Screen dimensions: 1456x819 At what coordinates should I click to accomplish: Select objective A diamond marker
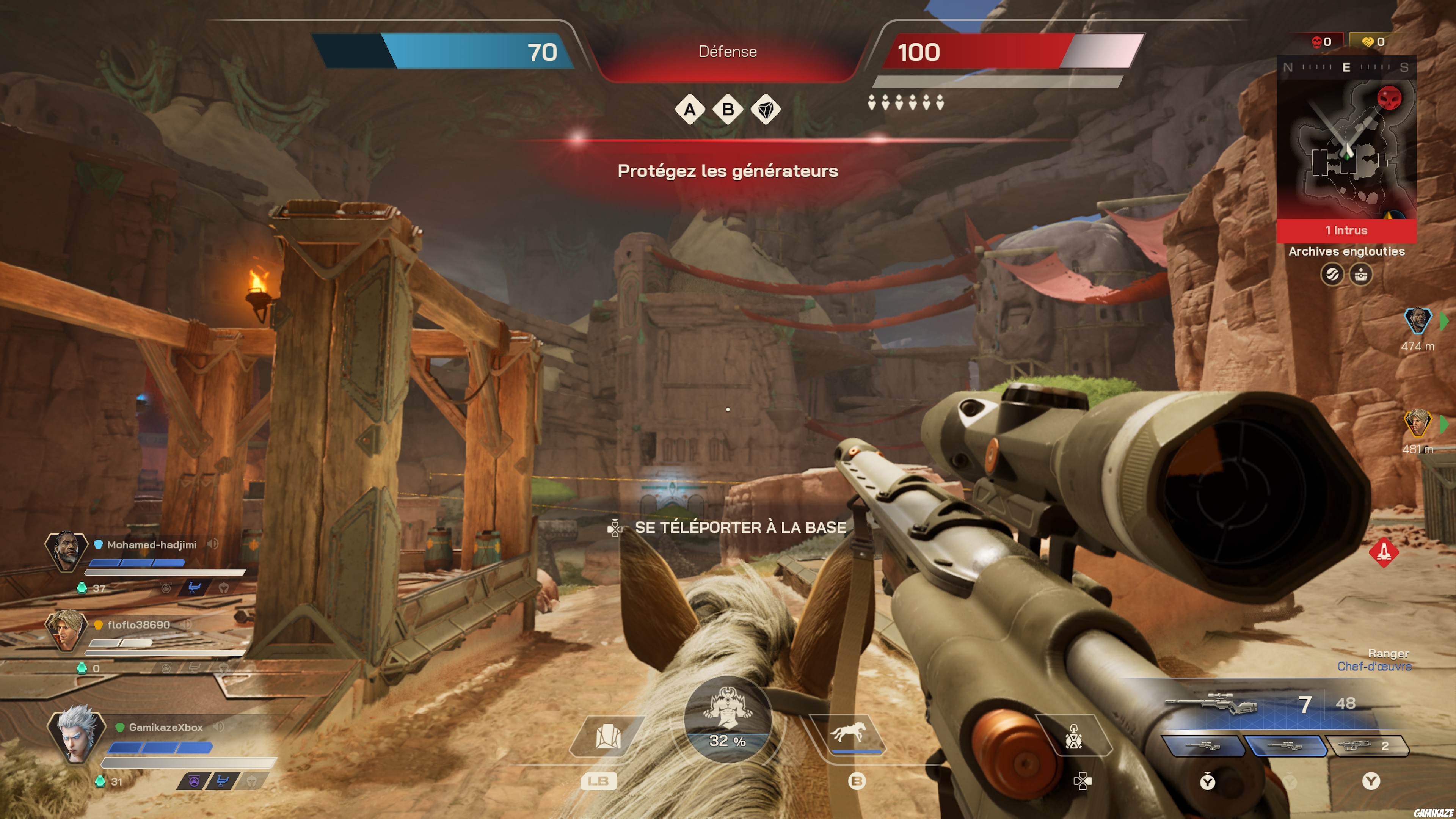tap(690, 109)
